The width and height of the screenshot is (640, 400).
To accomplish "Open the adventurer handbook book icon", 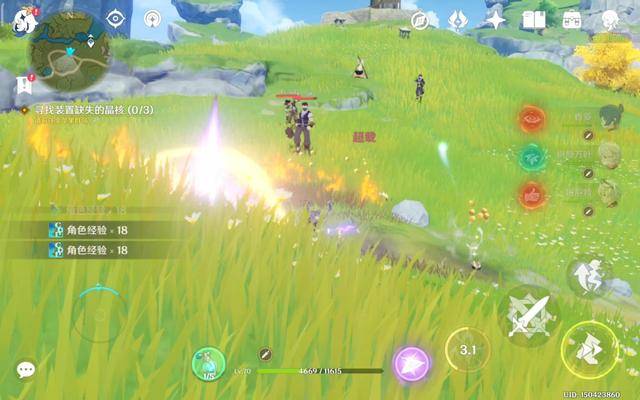I will pyautogui.click(x=533, y=20).
